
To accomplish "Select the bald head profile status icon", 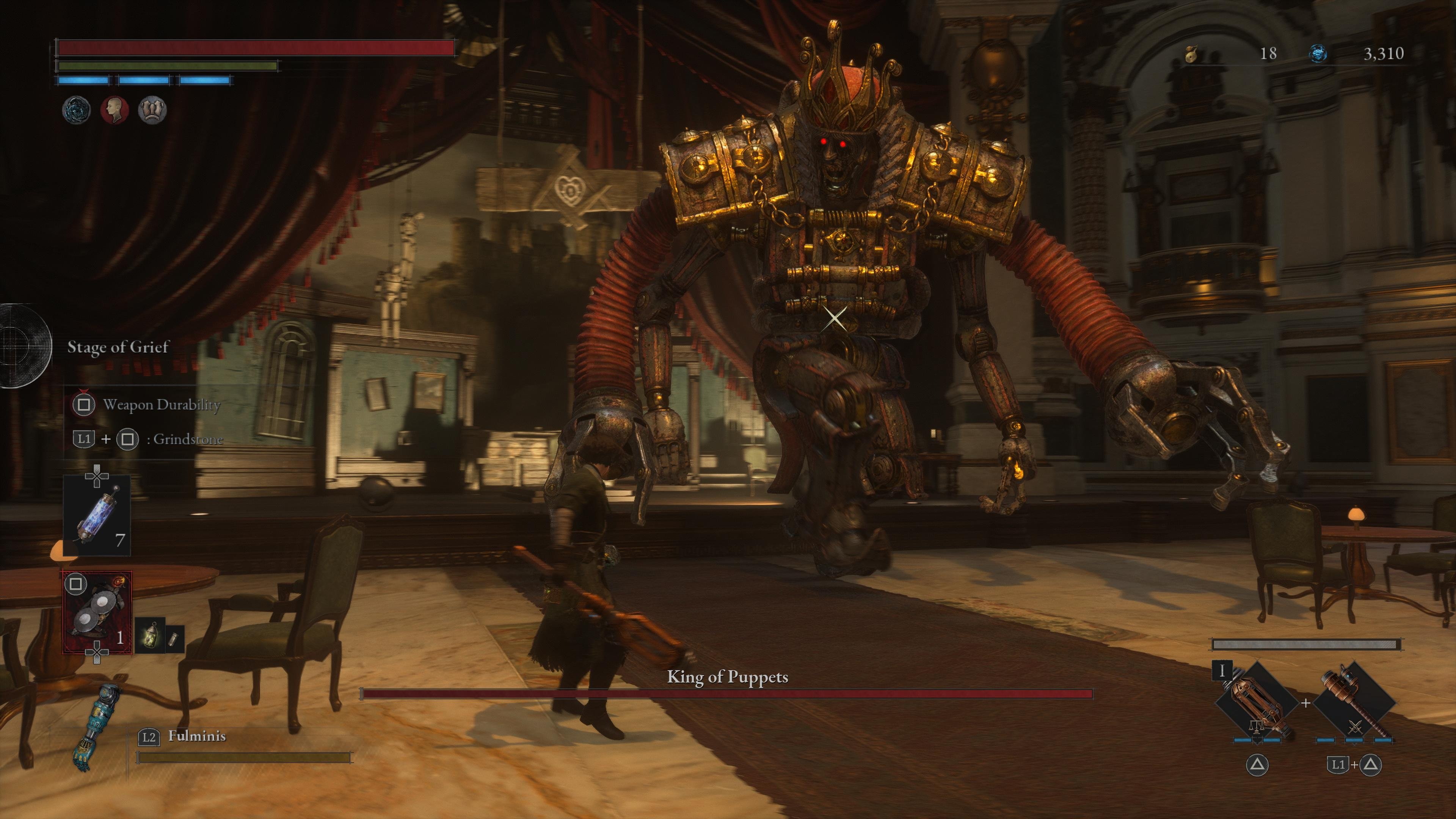I will [x=115, y=110].
